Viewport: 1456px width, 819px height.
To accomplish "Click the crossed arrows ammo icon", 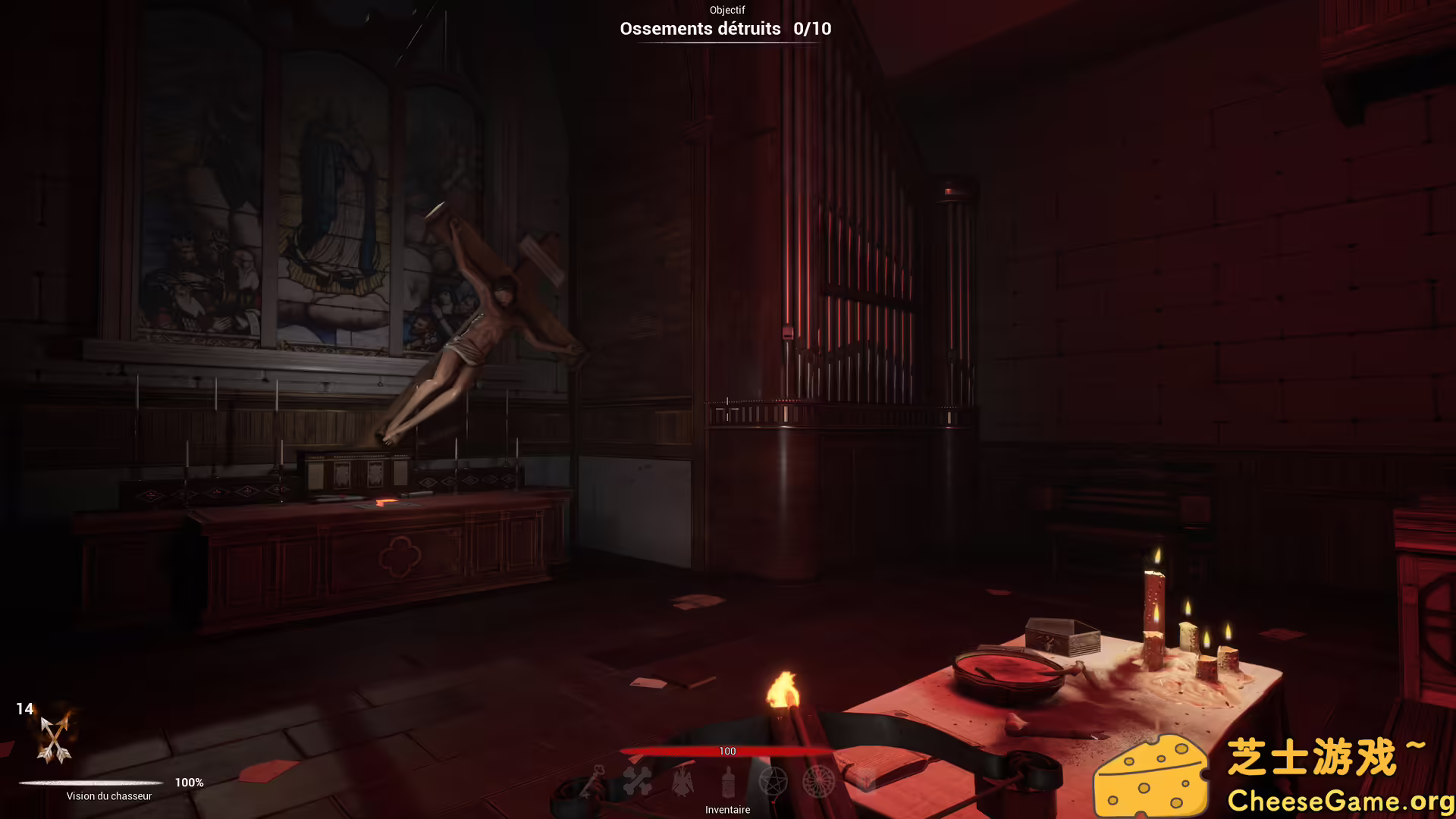I will (x=53, y=739).
